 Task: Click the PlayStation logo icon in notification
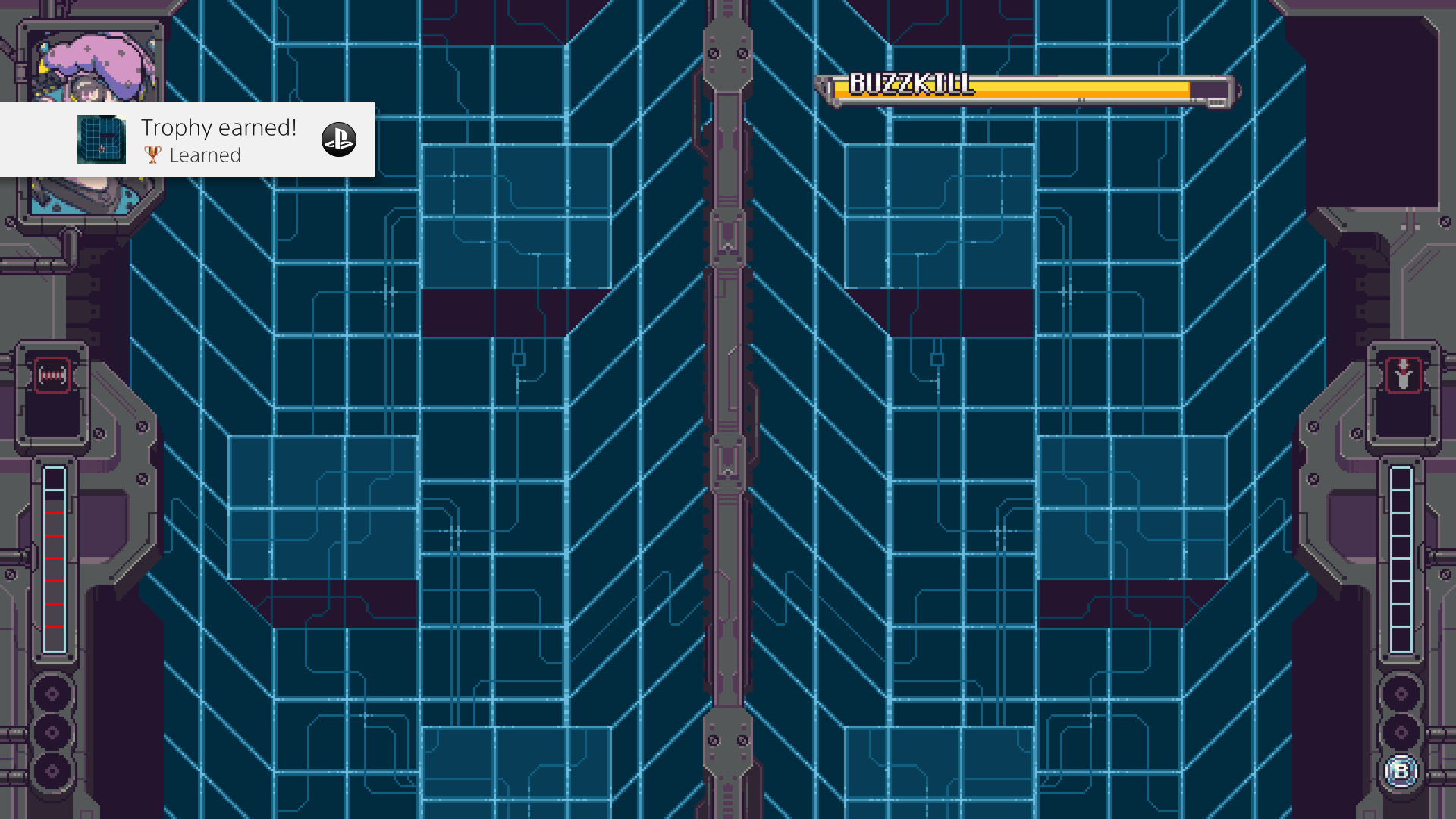(x=339, y=140)
